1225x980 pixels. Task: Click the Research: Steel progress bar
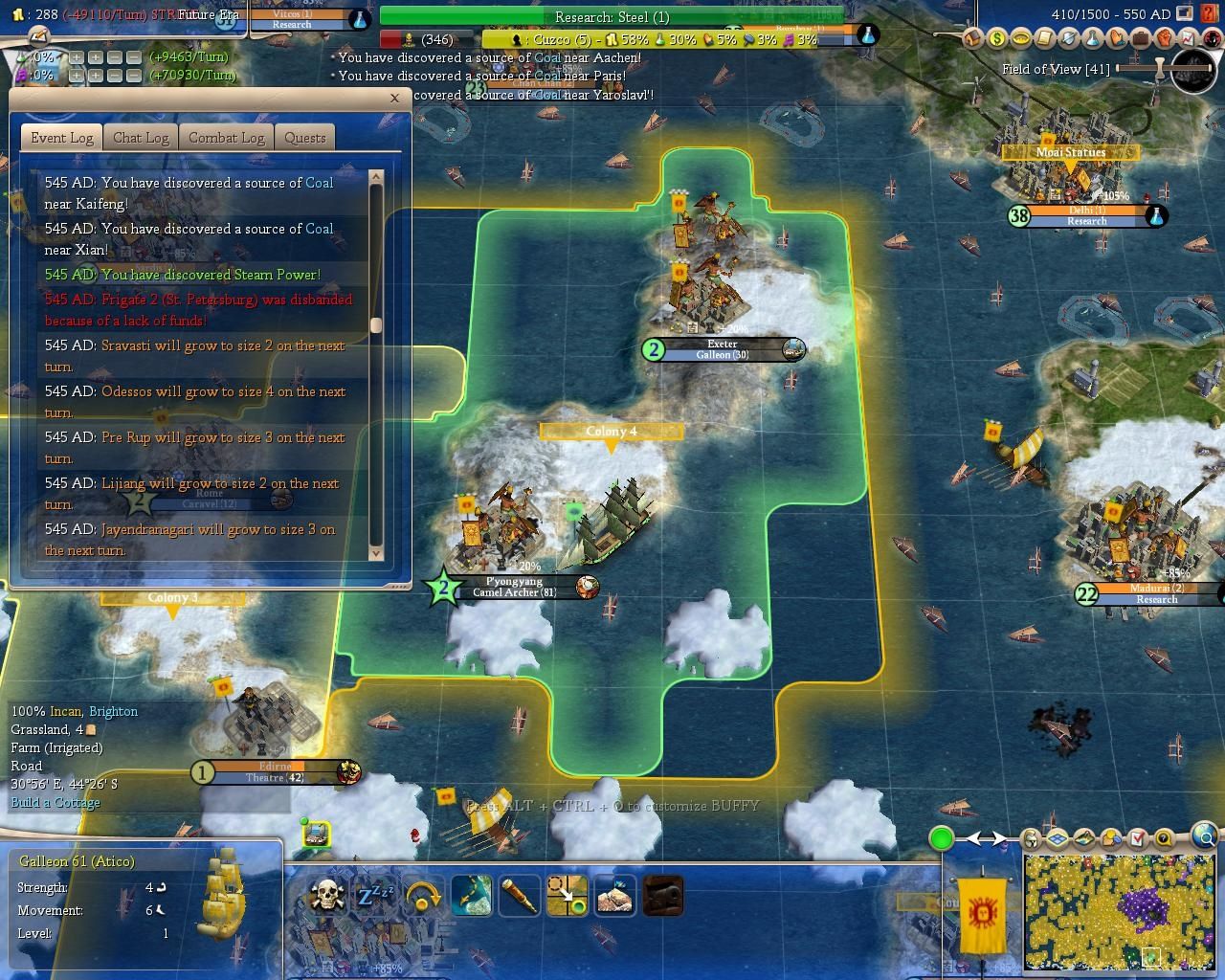[611, 16]
